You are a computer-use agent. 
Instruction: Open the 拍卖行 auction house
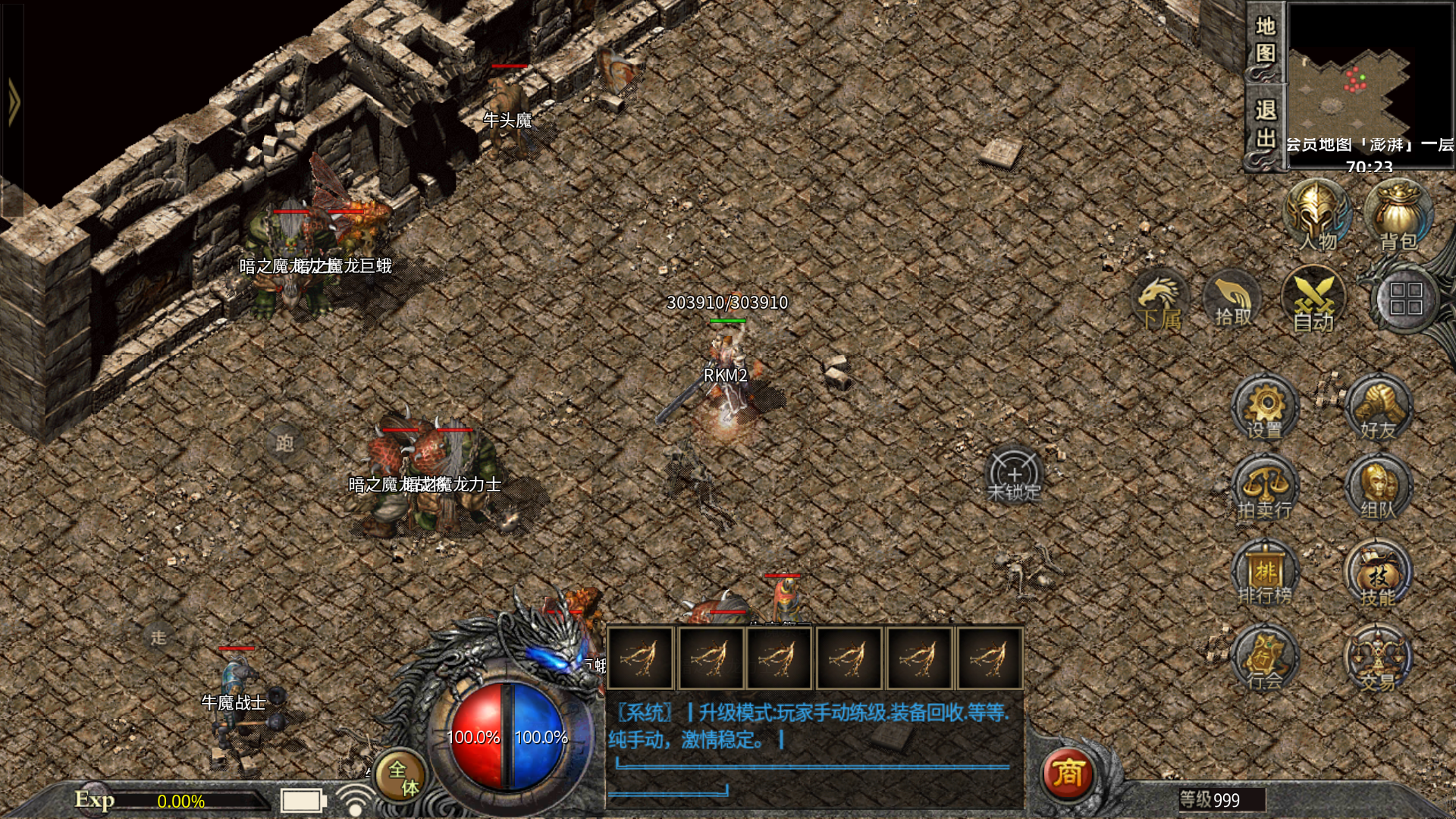[1265, 491]
